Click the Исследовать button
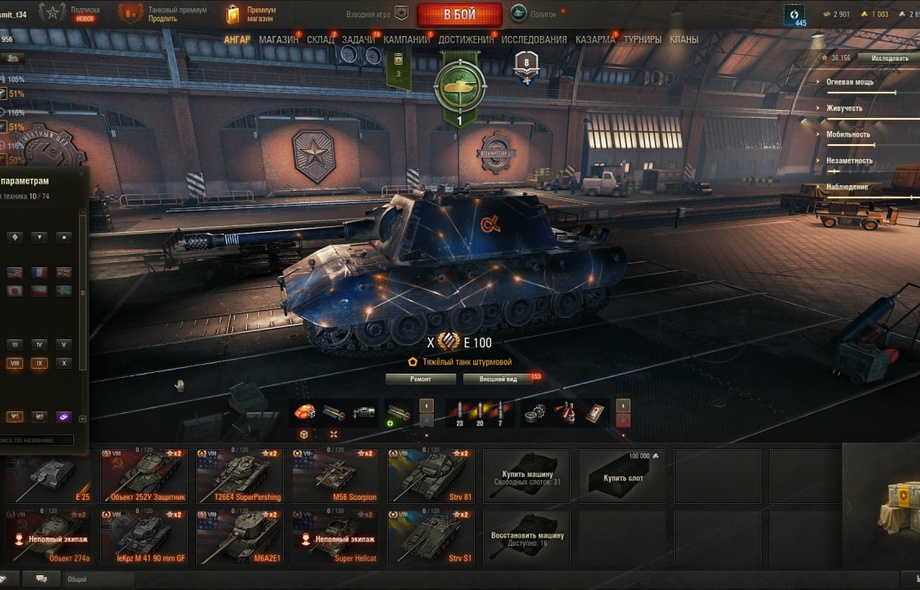The height and width of the screenshot is (590, 920). click(x=889, y=58)
